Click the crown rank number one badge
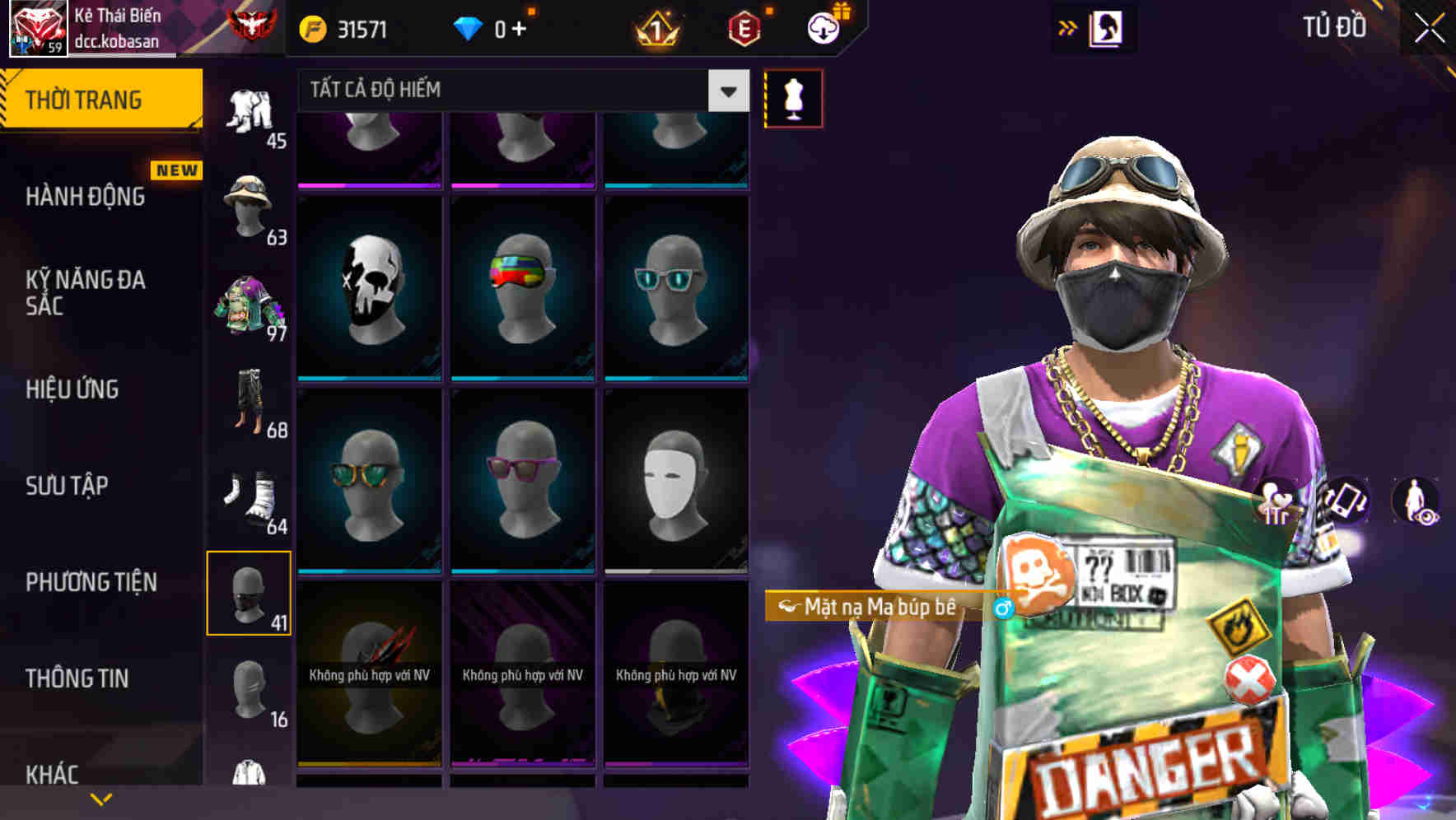 click(x=656, y=26)
